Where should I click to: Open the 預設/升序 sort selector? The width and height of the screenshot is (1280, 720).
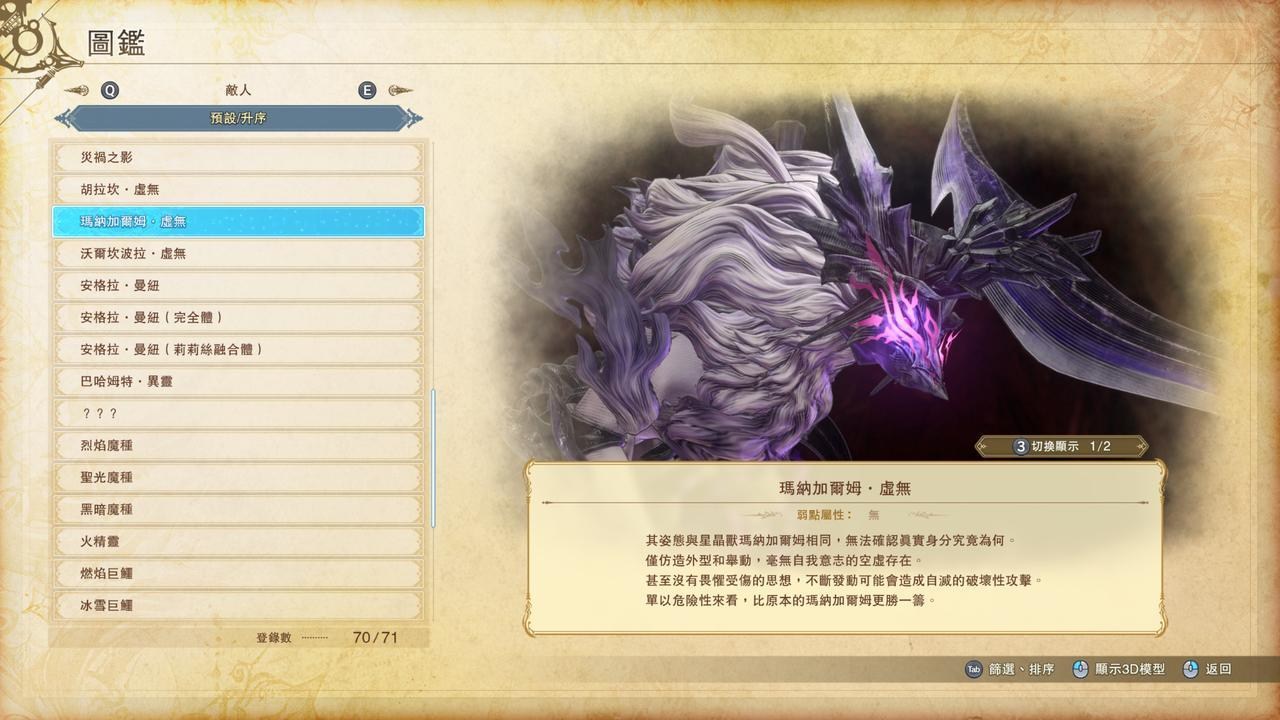pyautogui.click(x=236, y=117)
